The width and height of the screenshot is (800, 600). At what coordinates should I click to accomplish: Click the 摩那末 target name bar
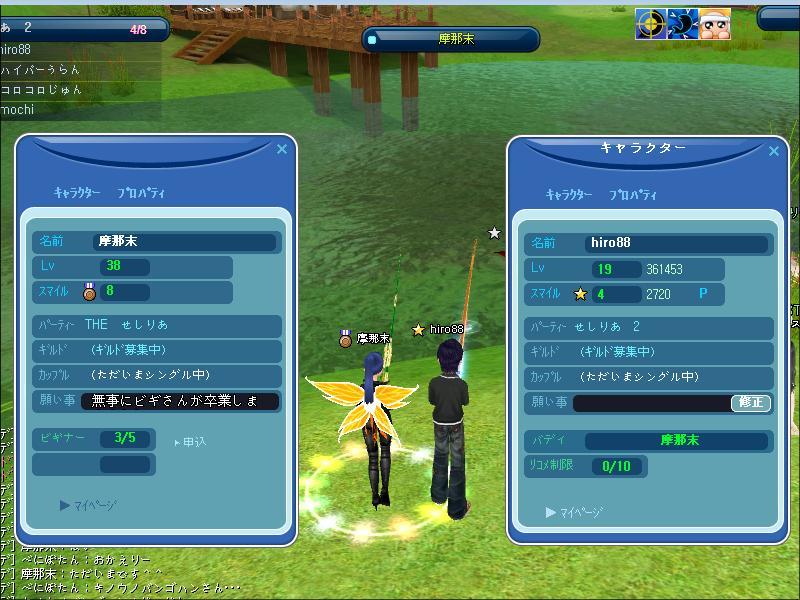pos(451,39)
